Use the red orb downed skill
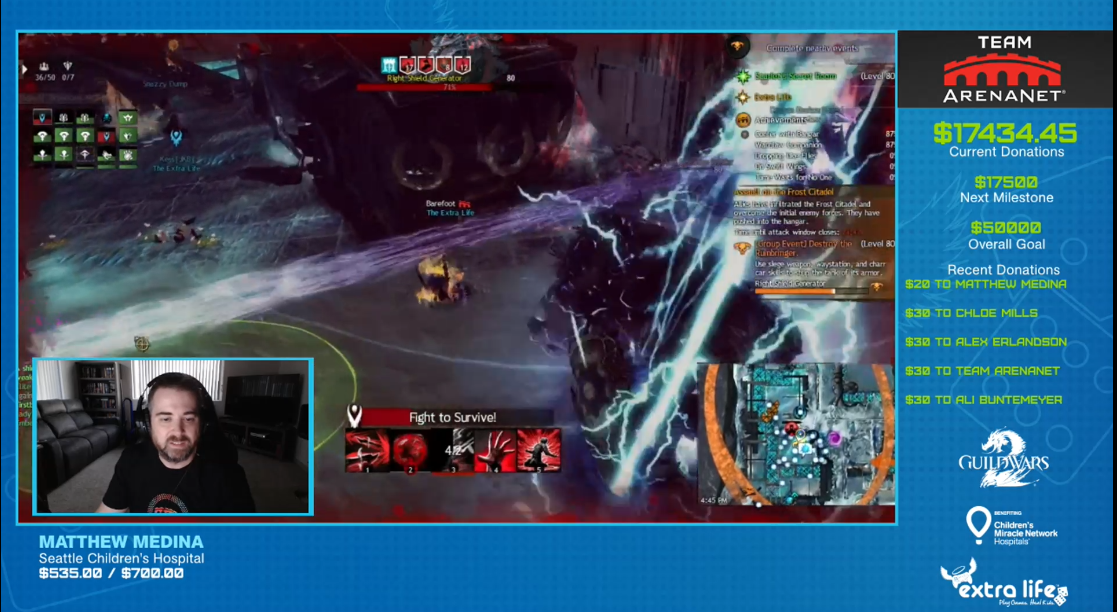1117x612 pixels. pyautogui.click(x=410, y=451)
